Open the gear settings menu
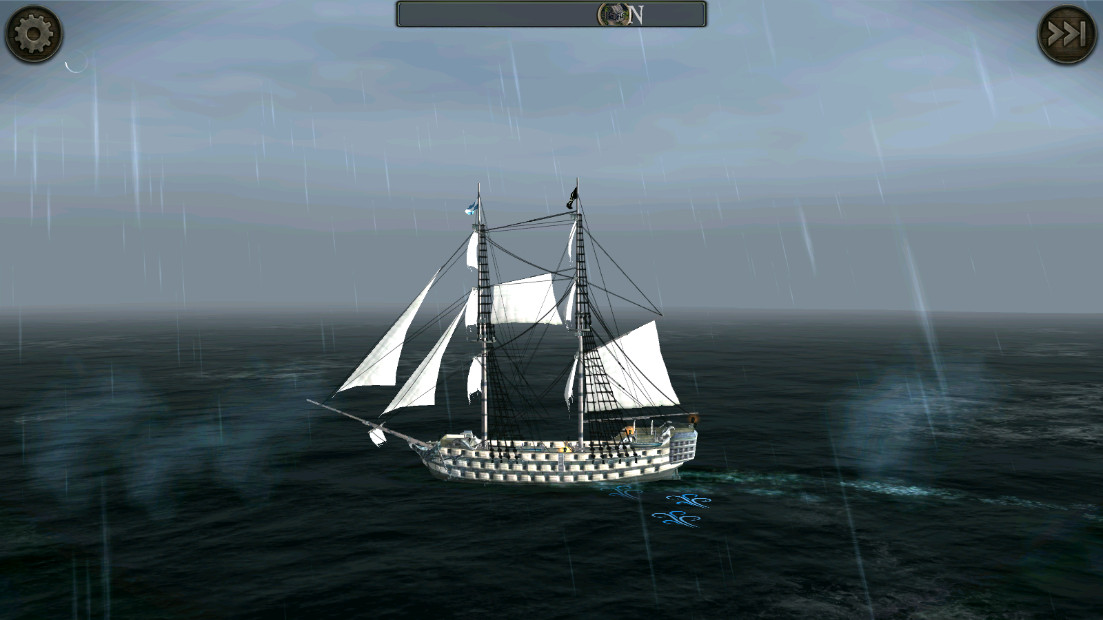 pyautogui.click(x=34, y=34)
